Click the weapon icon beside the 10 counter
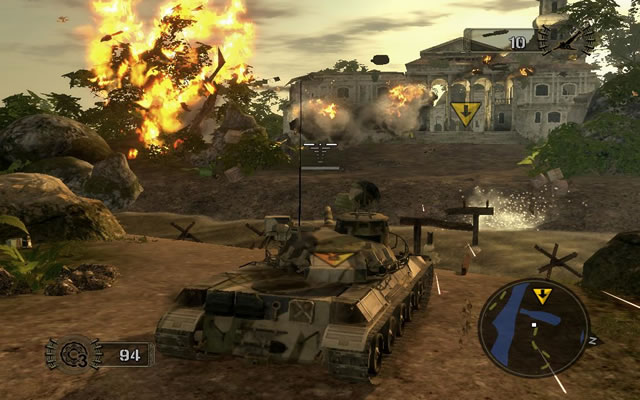The height and width of the screenshot is (400, 640). coord(562,41)
